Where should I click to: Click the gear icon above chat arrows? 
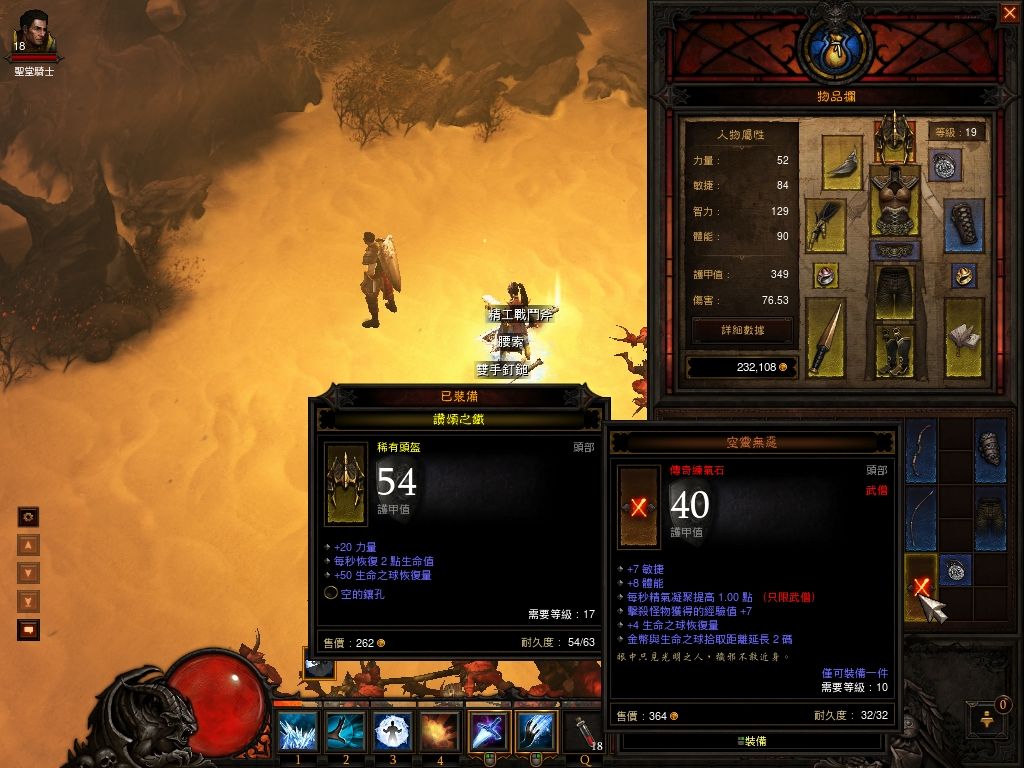click(28, 516)
